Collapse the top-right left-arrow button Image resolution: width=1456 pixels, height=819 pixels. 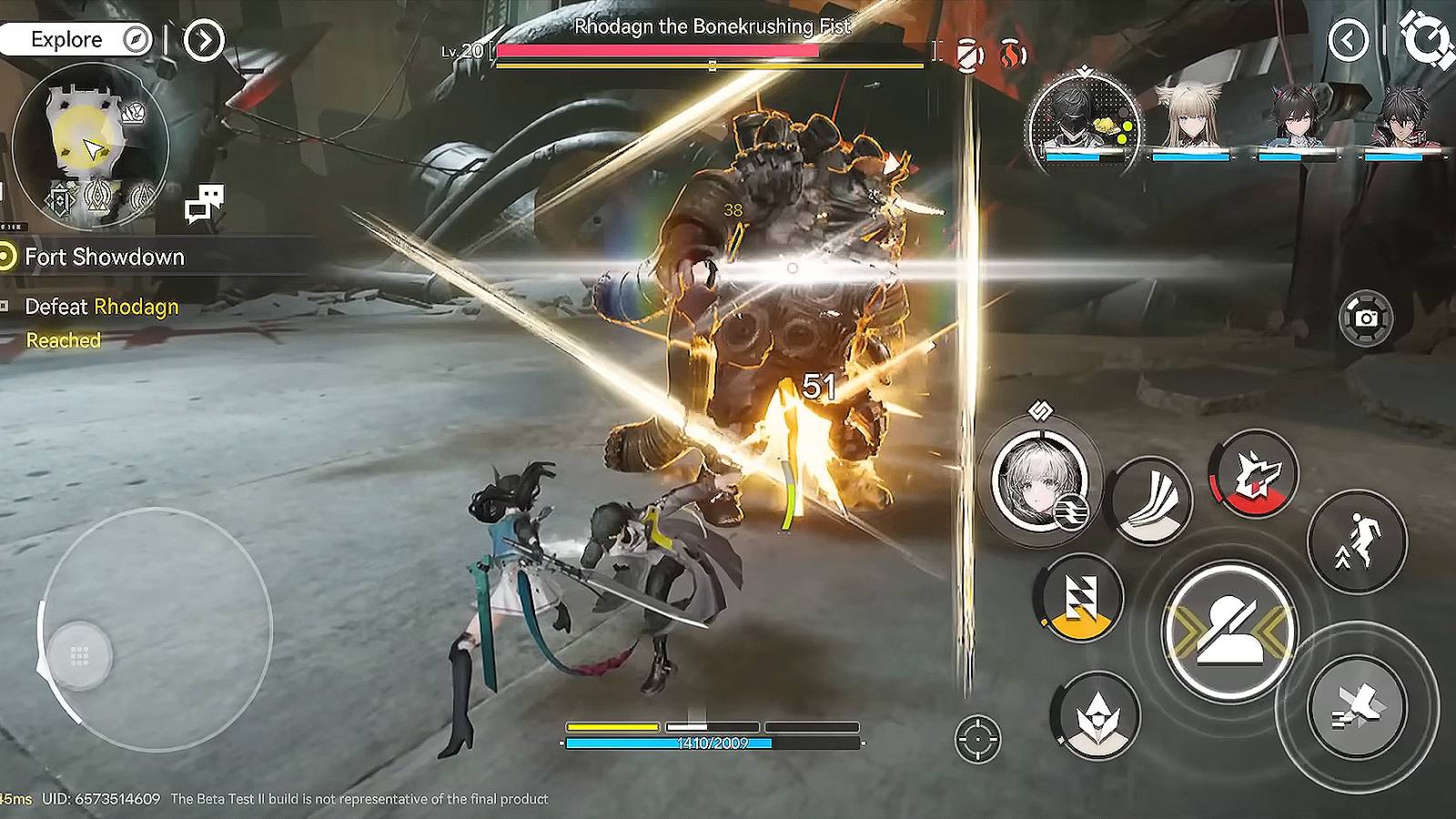(x=1348, y=40)
